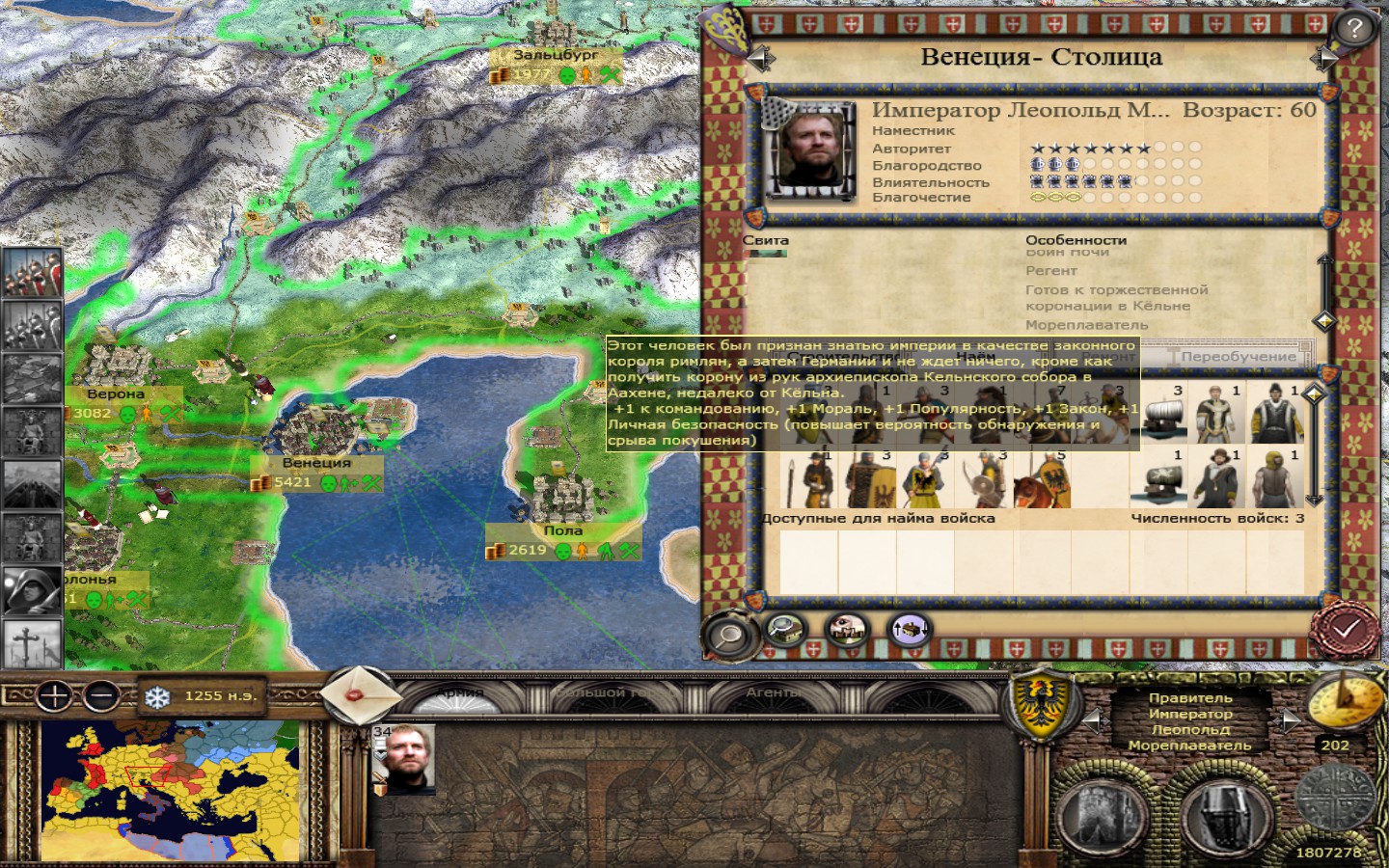Open the sealed envelope messages icon
Viewport: 1389px width, 868px height.
[354, 693]
